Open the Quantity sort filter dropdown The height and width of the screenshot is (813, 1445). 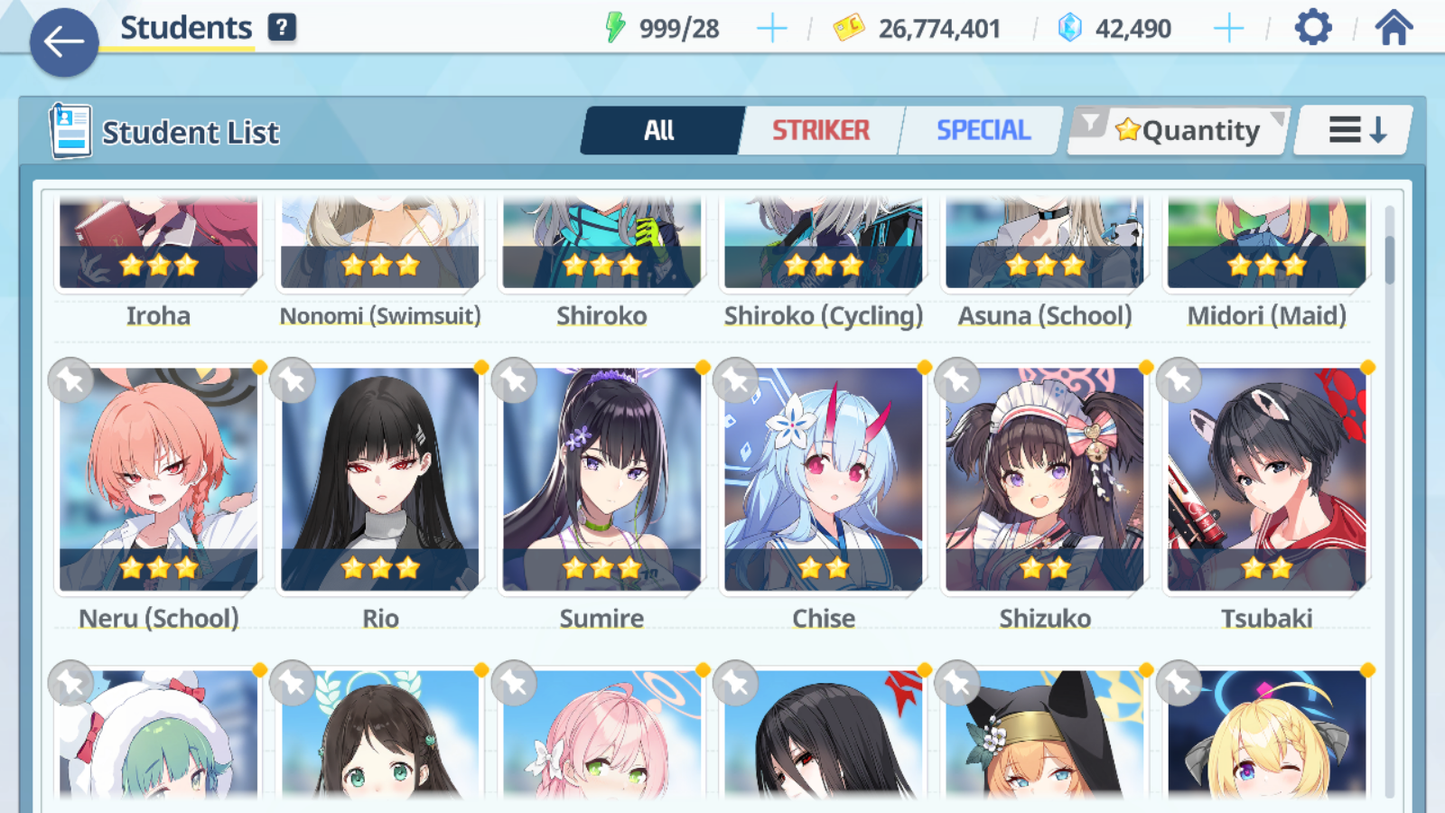[1180, 130]
